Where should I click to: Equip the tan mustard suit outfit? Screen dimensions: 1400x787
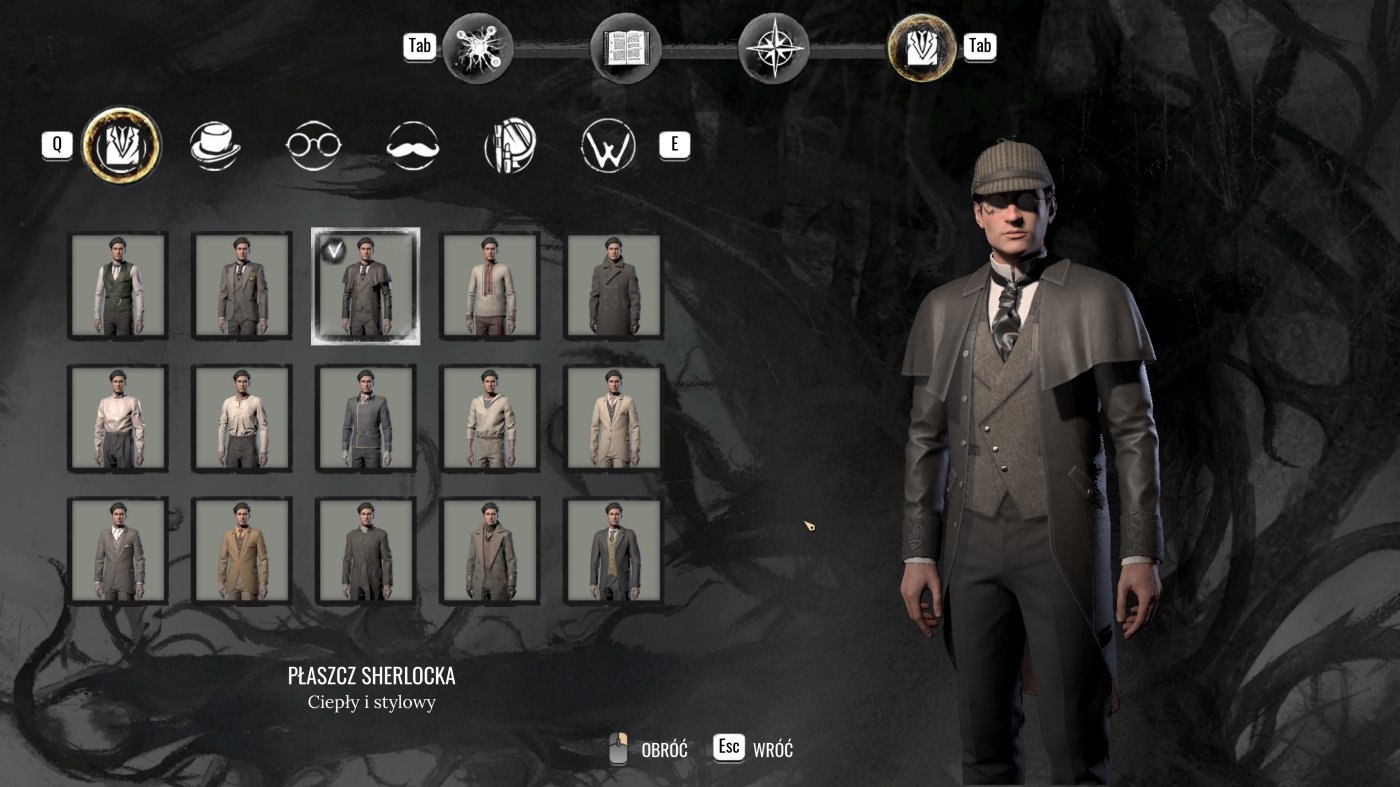pos(242,551)
